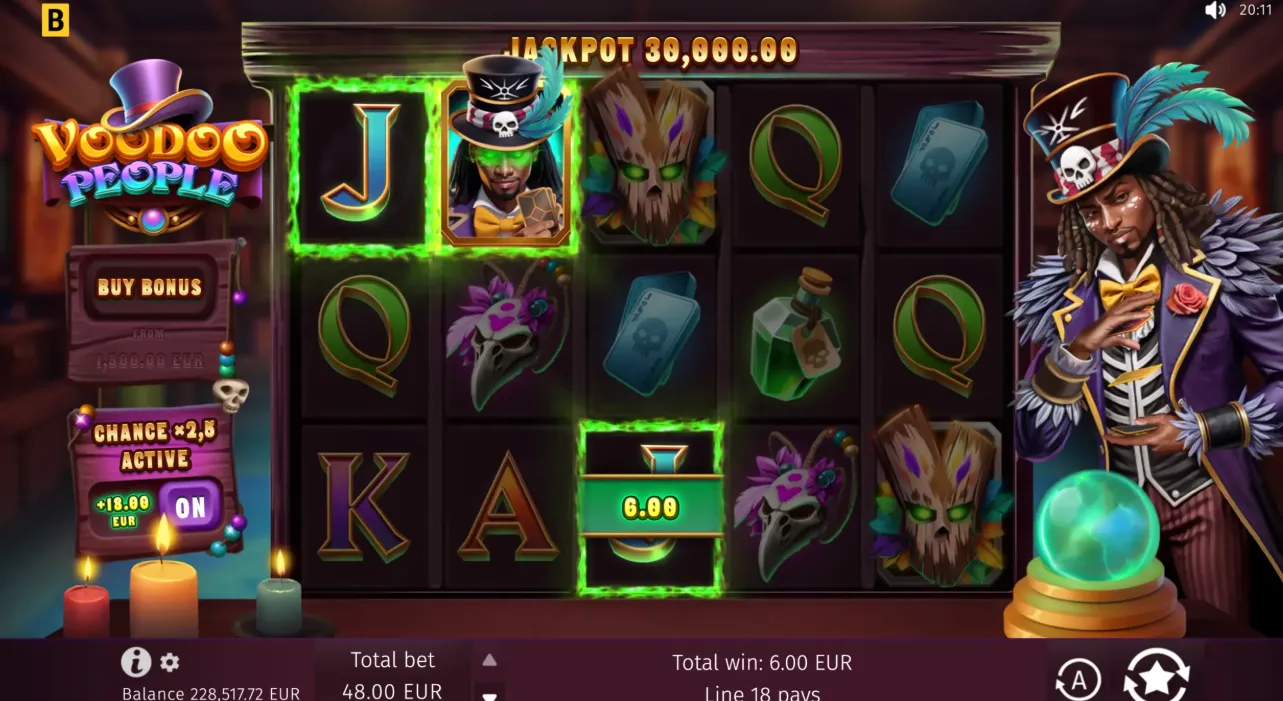Enable autoplay with the A button
Viewport: 1283px width, 701px height.
click(x=1079, y=680)
